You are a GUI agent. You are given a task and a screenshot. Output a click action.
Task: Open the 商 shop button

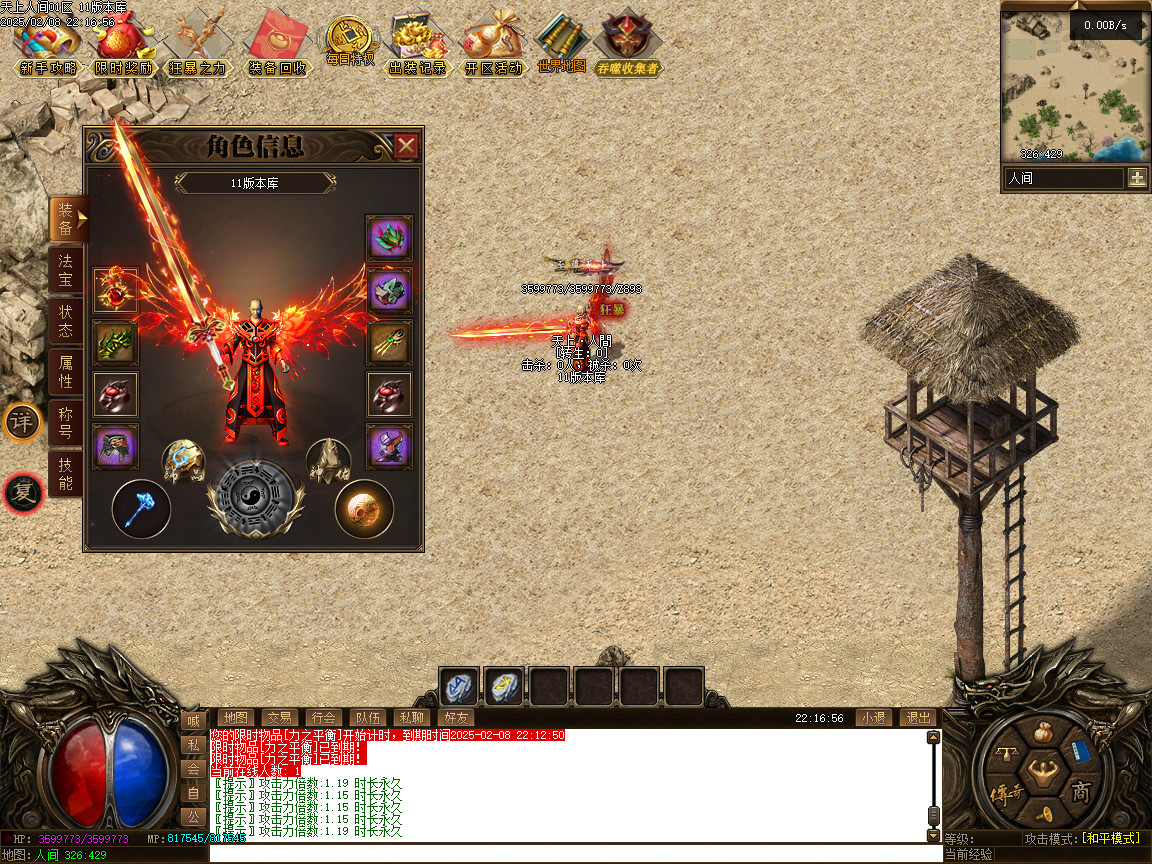[x=1081, y=793]
